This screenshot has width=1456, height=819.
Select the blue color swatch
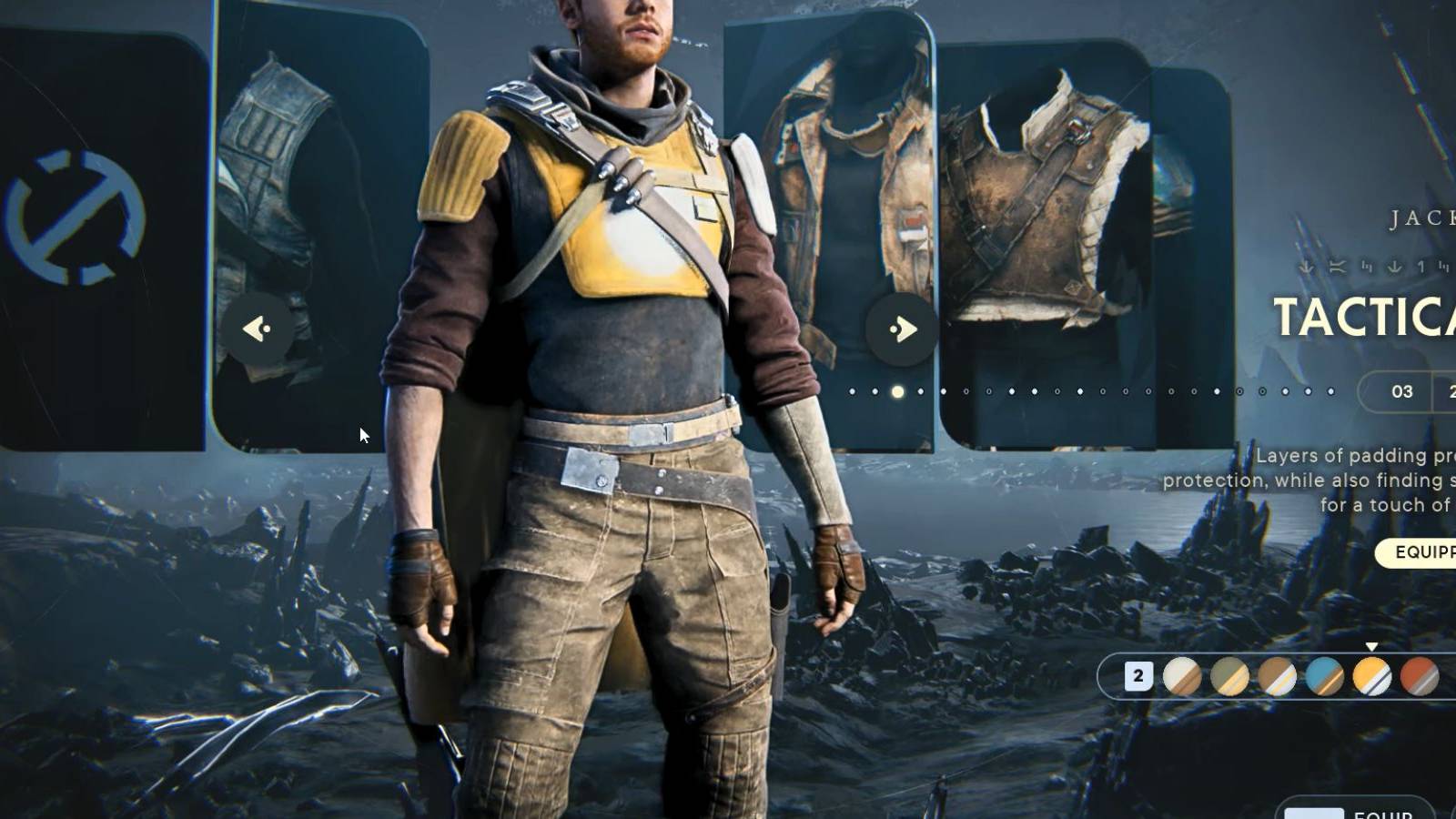tap(1325, 675)
